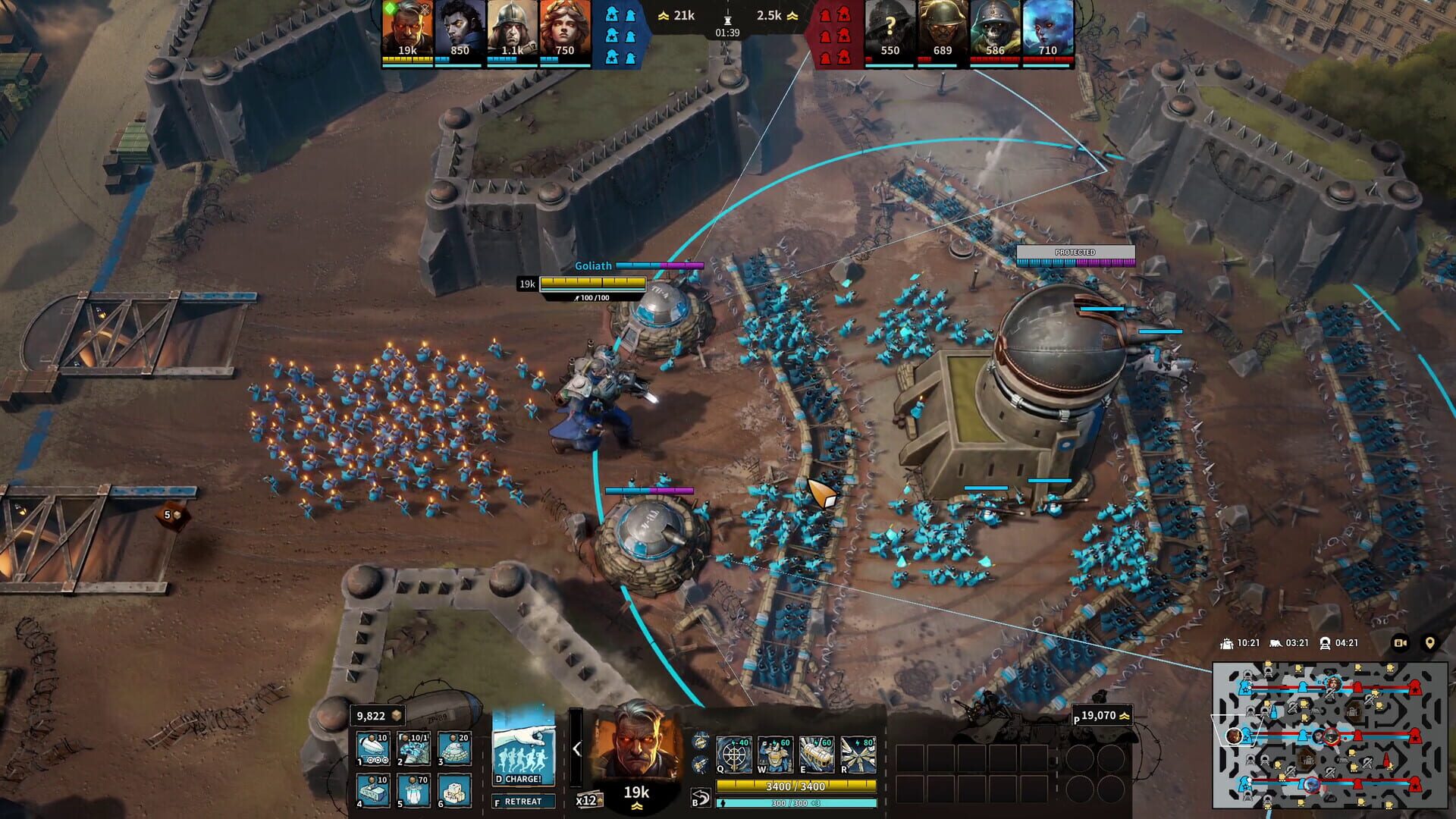The width and height of the screenshot is (1456, 819).
Task: Select the zeppelin production icon in slot 1
Action: 372,748
